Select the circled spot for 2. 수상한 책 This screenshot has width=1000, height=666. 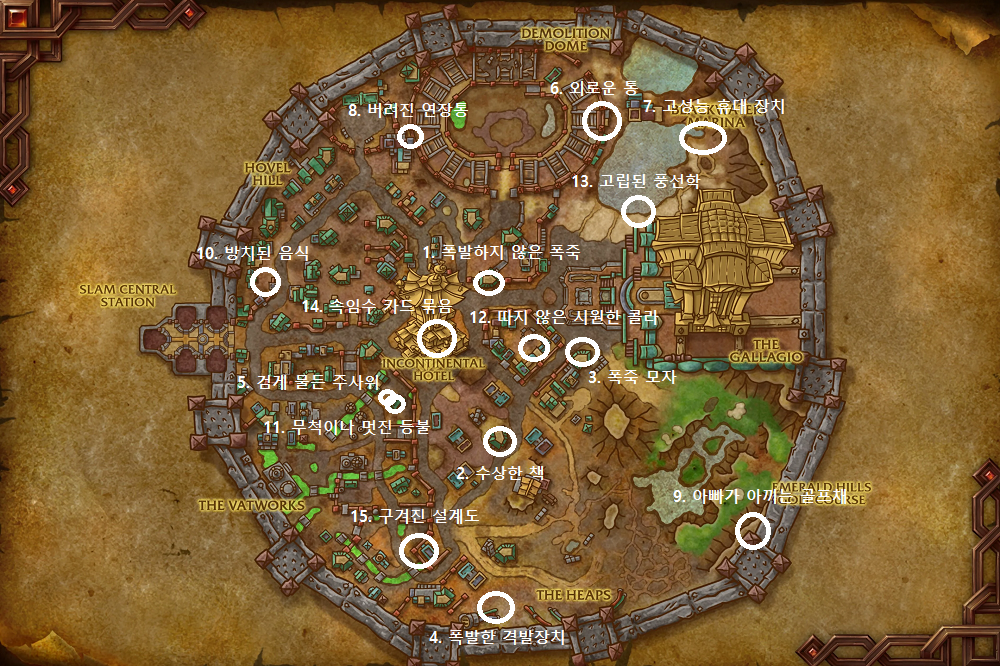click(499, 440)
